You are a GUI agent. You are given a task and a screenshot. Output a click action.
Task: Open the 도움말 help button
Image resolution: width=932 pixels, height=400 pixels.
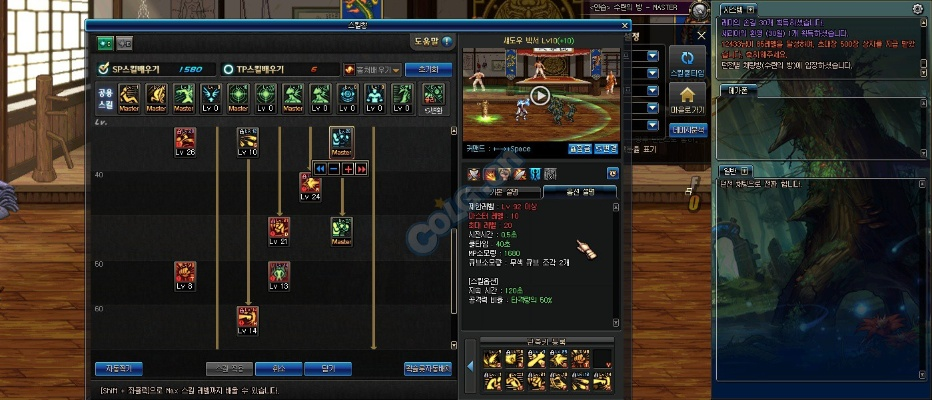432,42
